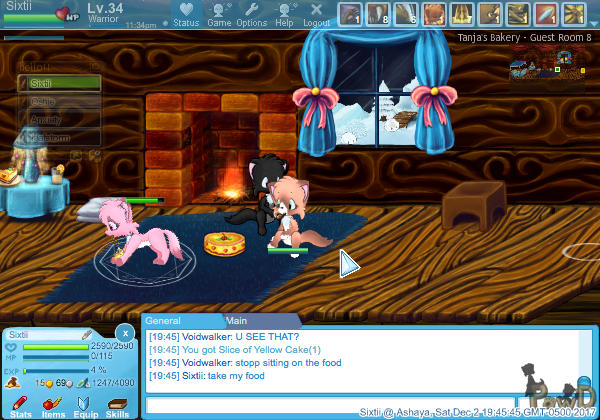Image resolution: width=600 pixels, height=420 pixels.
Task: Switch to the Main chat tab
Action: click(236, 321)
